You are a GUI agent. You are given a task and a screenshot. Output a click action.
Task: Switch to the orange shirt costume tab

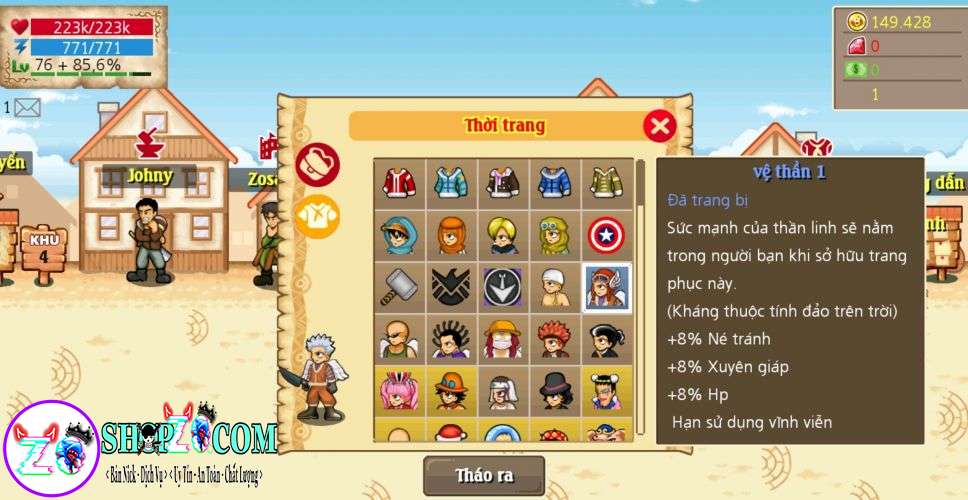[x=318, y=214]
